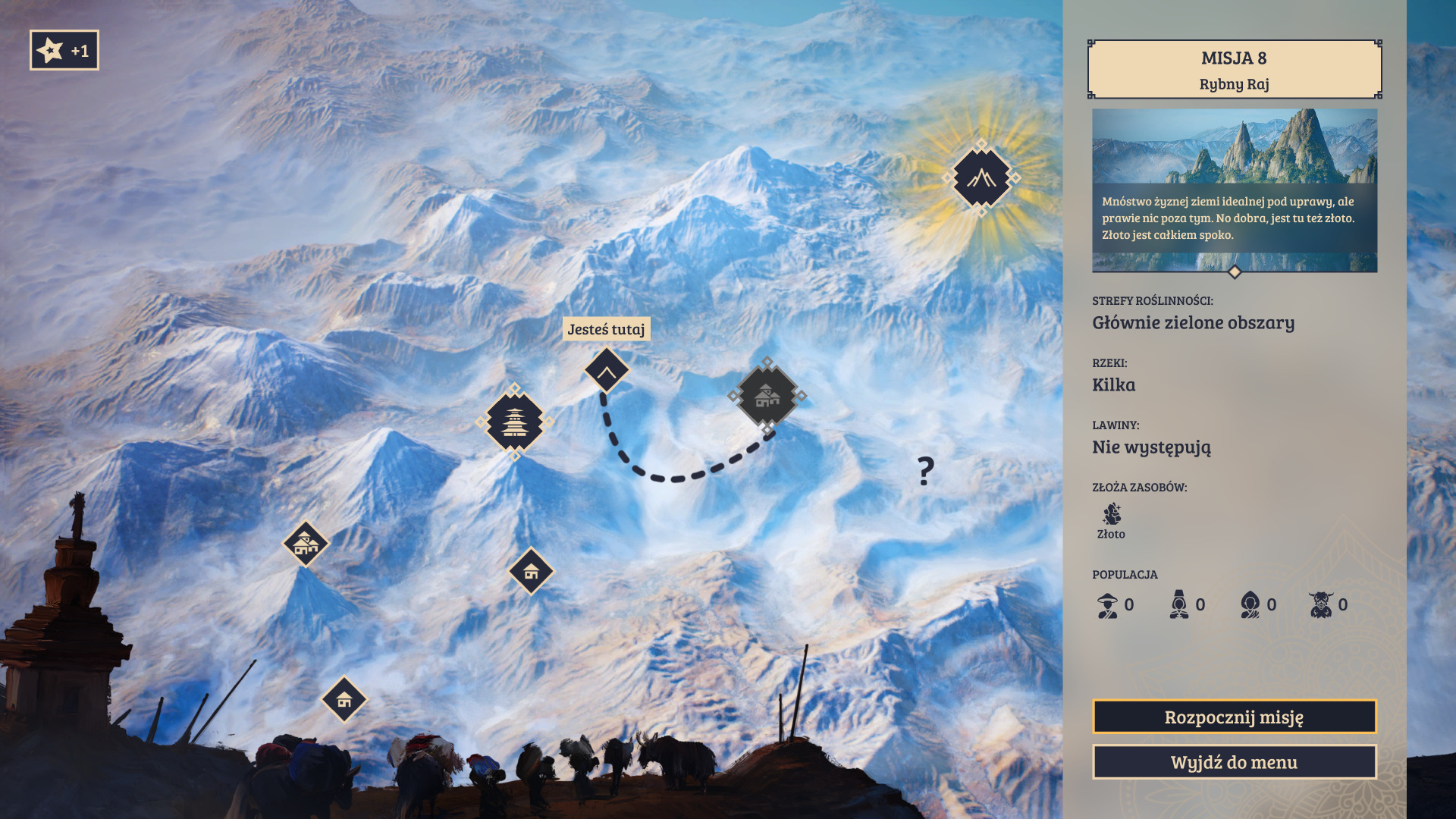Select the current location node under Jesteś tutaj

(607, 371)
